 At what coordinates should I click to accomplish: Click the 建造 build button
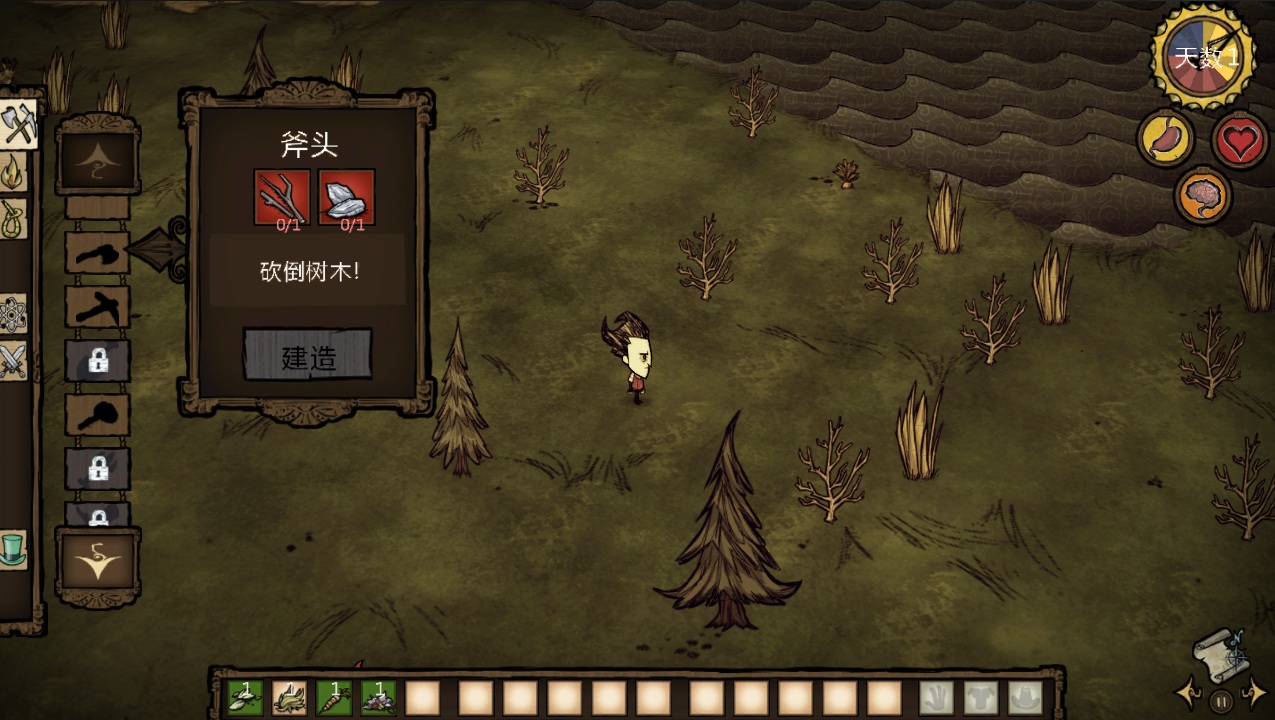(x=307, y=355)
